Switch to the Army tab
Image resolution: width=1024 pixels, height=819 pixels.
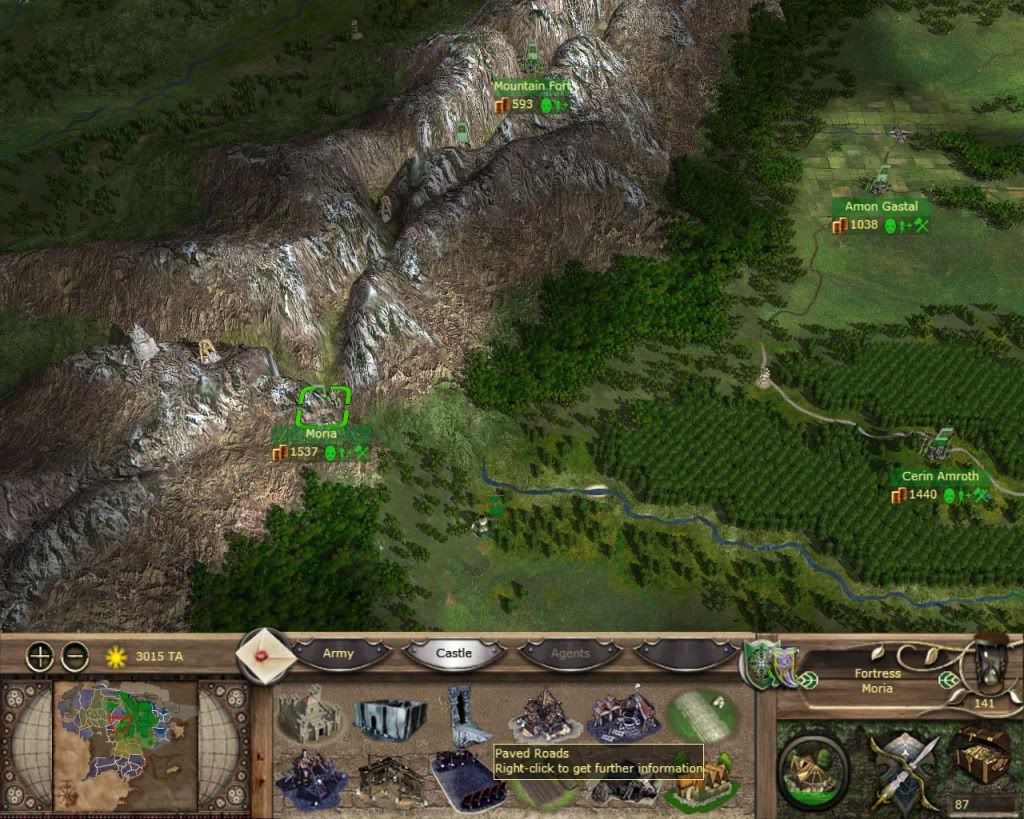tap(338, 654)
